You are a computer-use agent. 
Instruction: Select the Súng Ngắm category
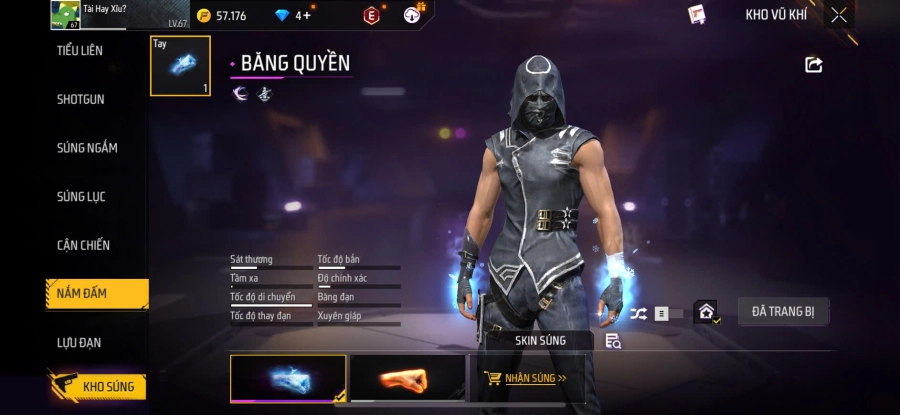point(86,148)
